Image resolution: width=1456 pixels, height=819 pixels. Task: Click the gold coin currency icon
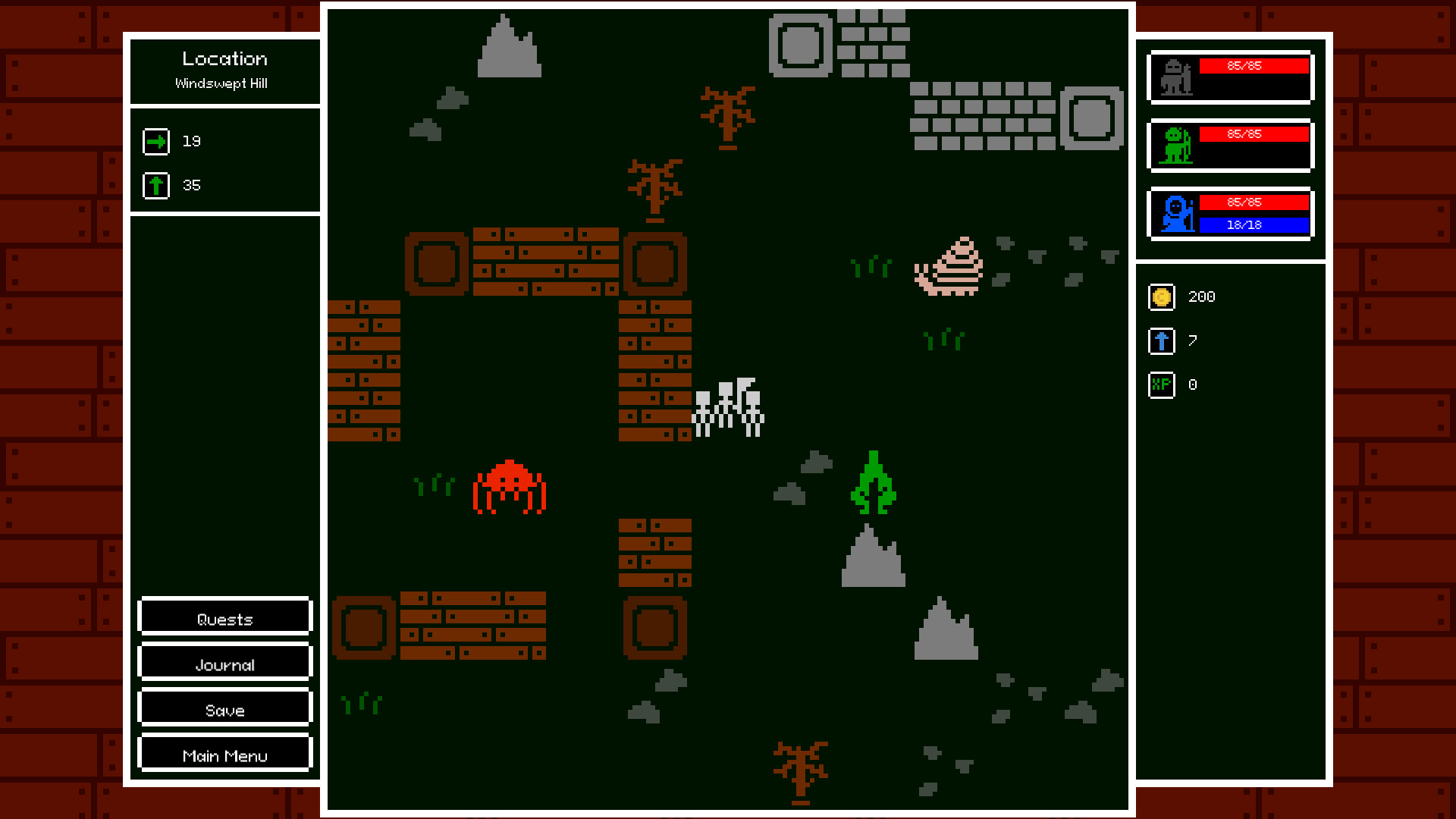1160,297
